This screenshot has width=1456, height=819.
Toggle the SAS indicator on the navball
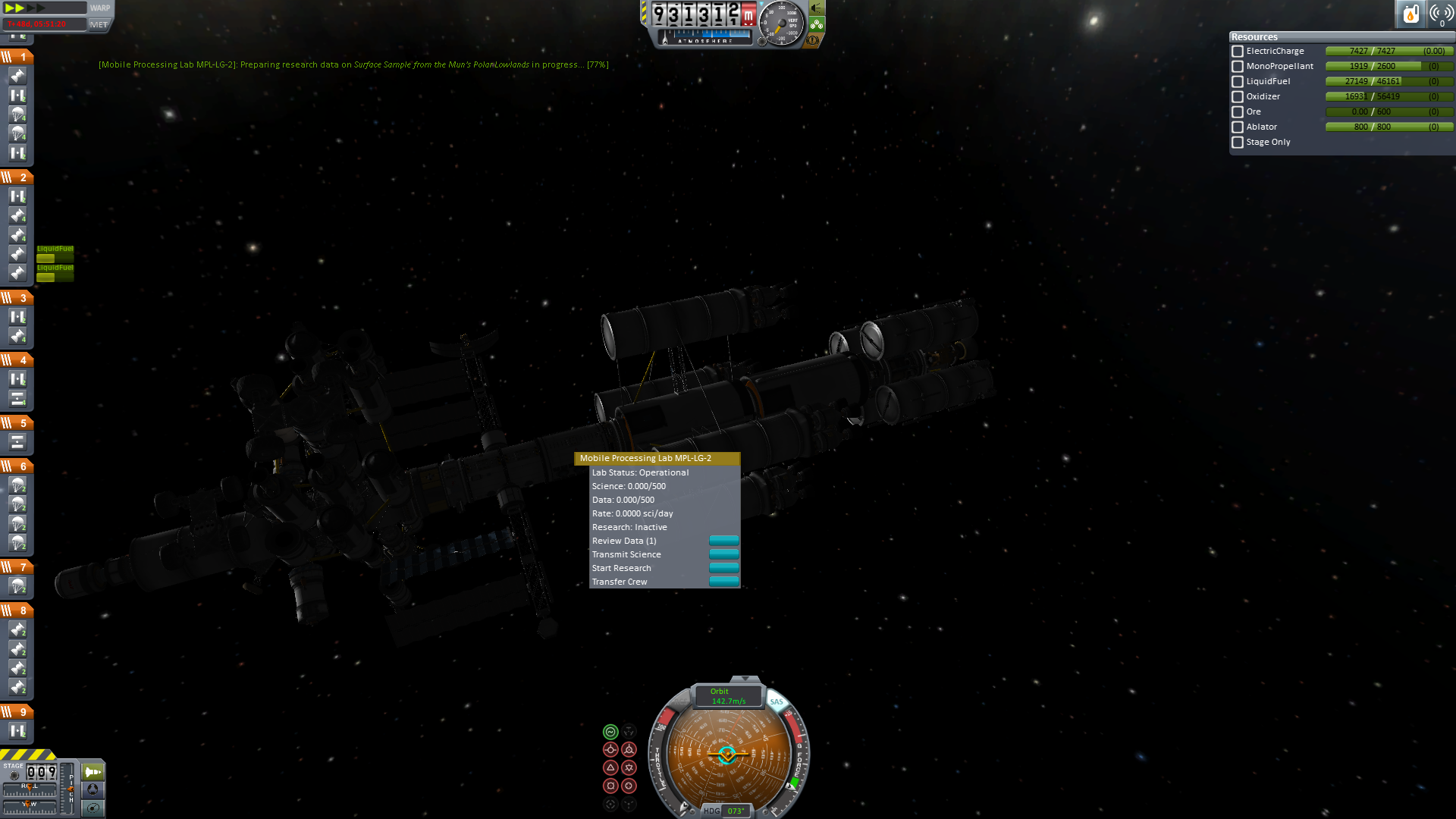click(x=777, y=701)
